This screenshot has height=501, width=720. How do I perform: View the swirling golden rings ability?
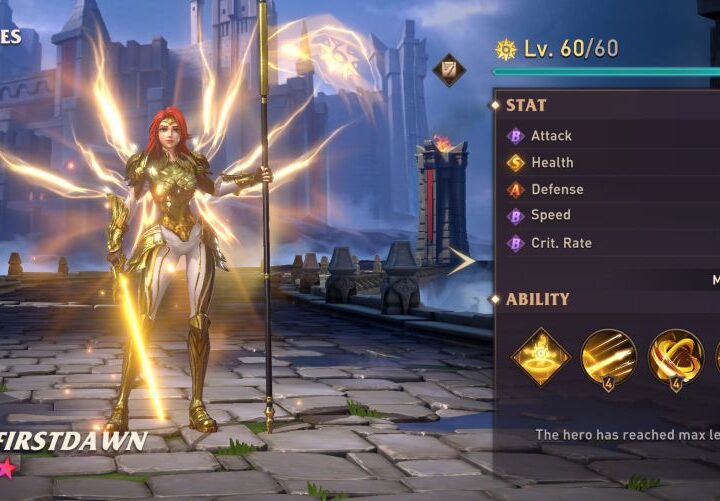[675, 357]
